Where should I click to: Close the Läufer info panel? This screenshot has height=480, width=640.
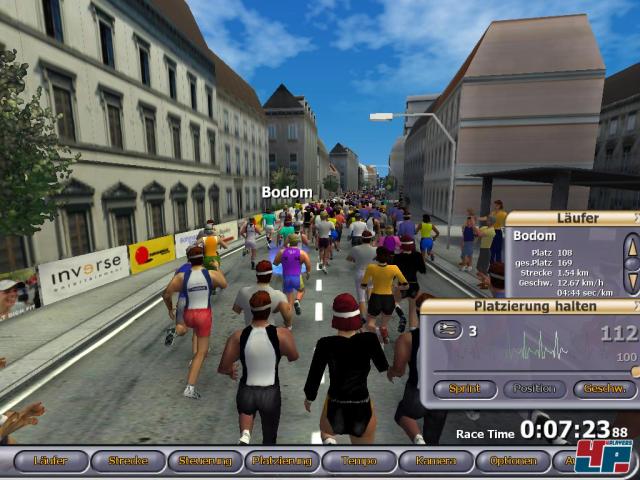click(636, 218)
